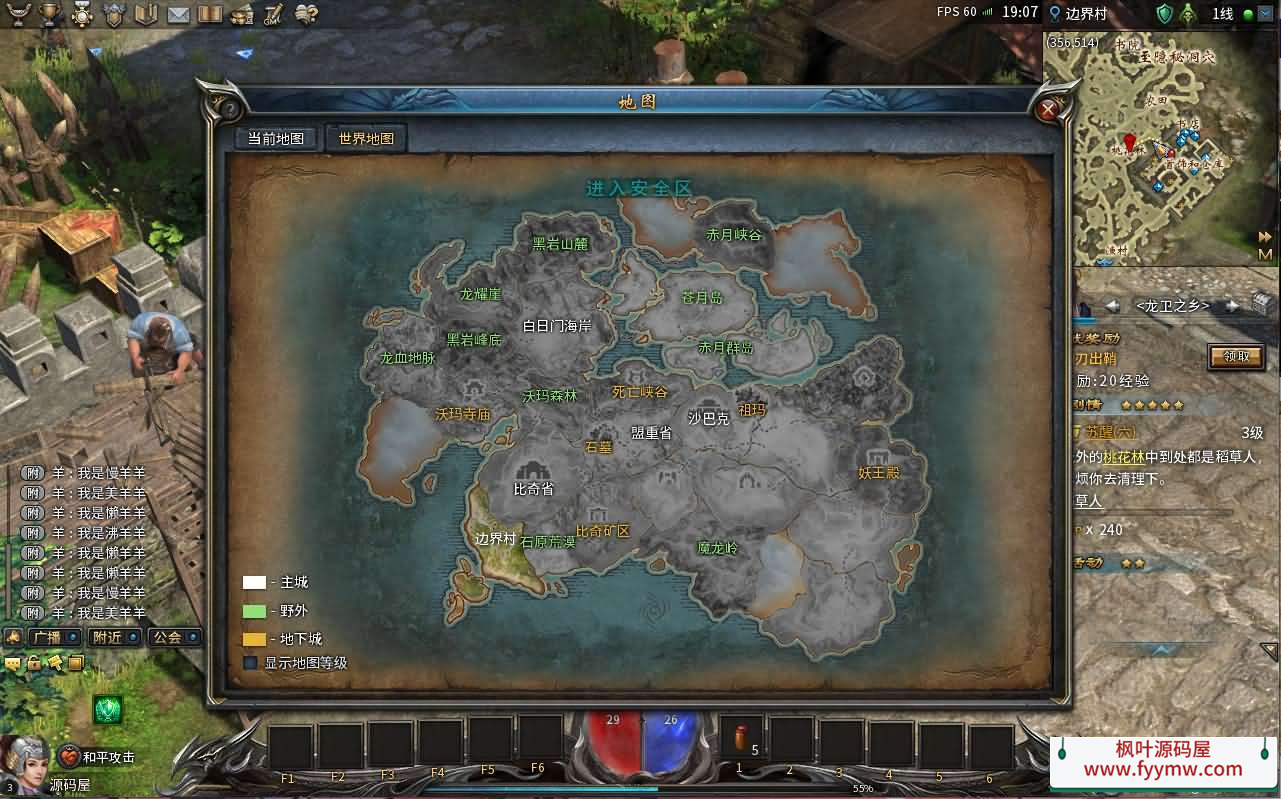
Task: Switch chat to the 附近 channel
Action: (x=106, y=637)
